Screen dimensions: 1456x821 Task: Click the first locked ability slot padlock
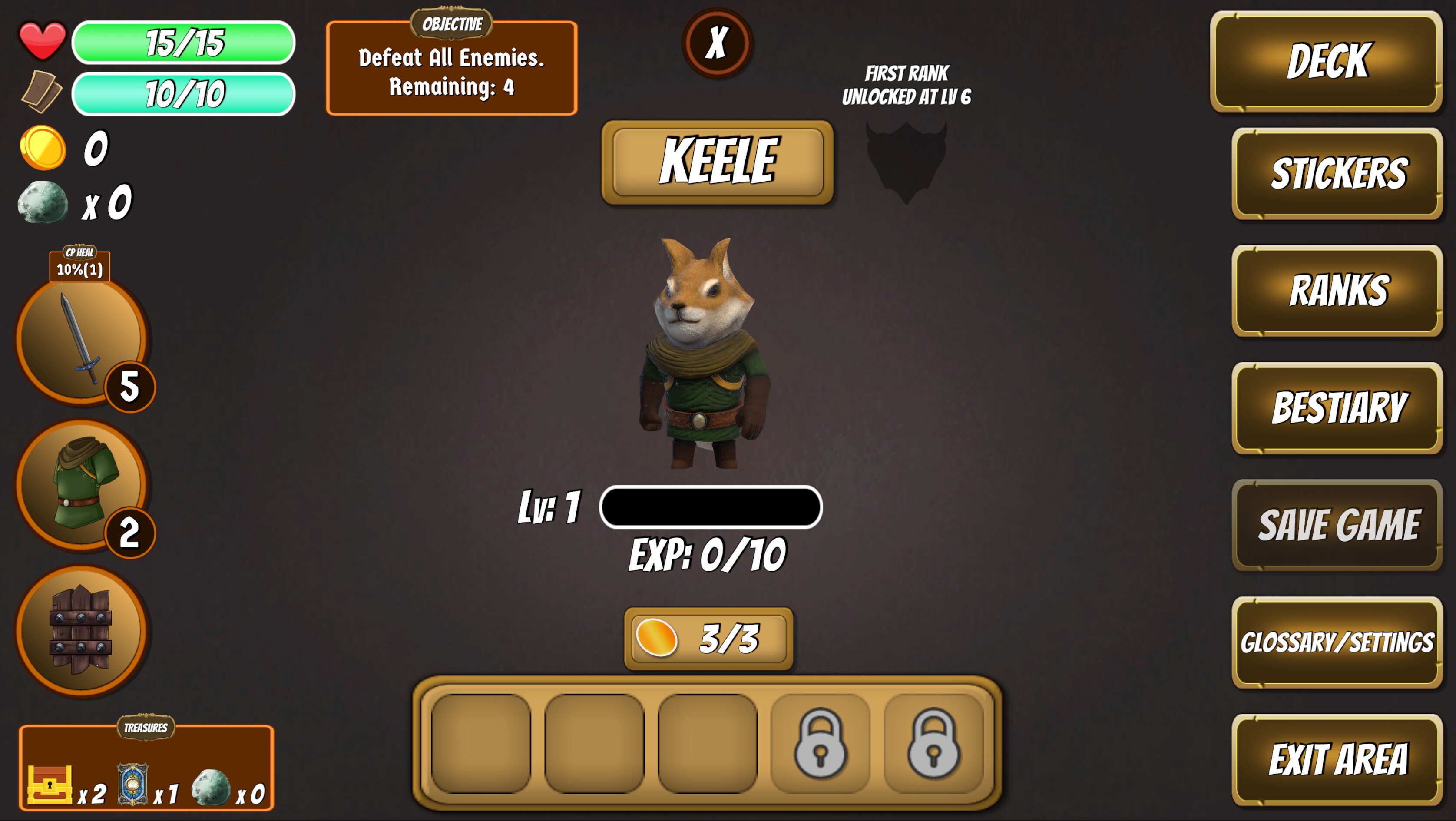coord(819,744)
